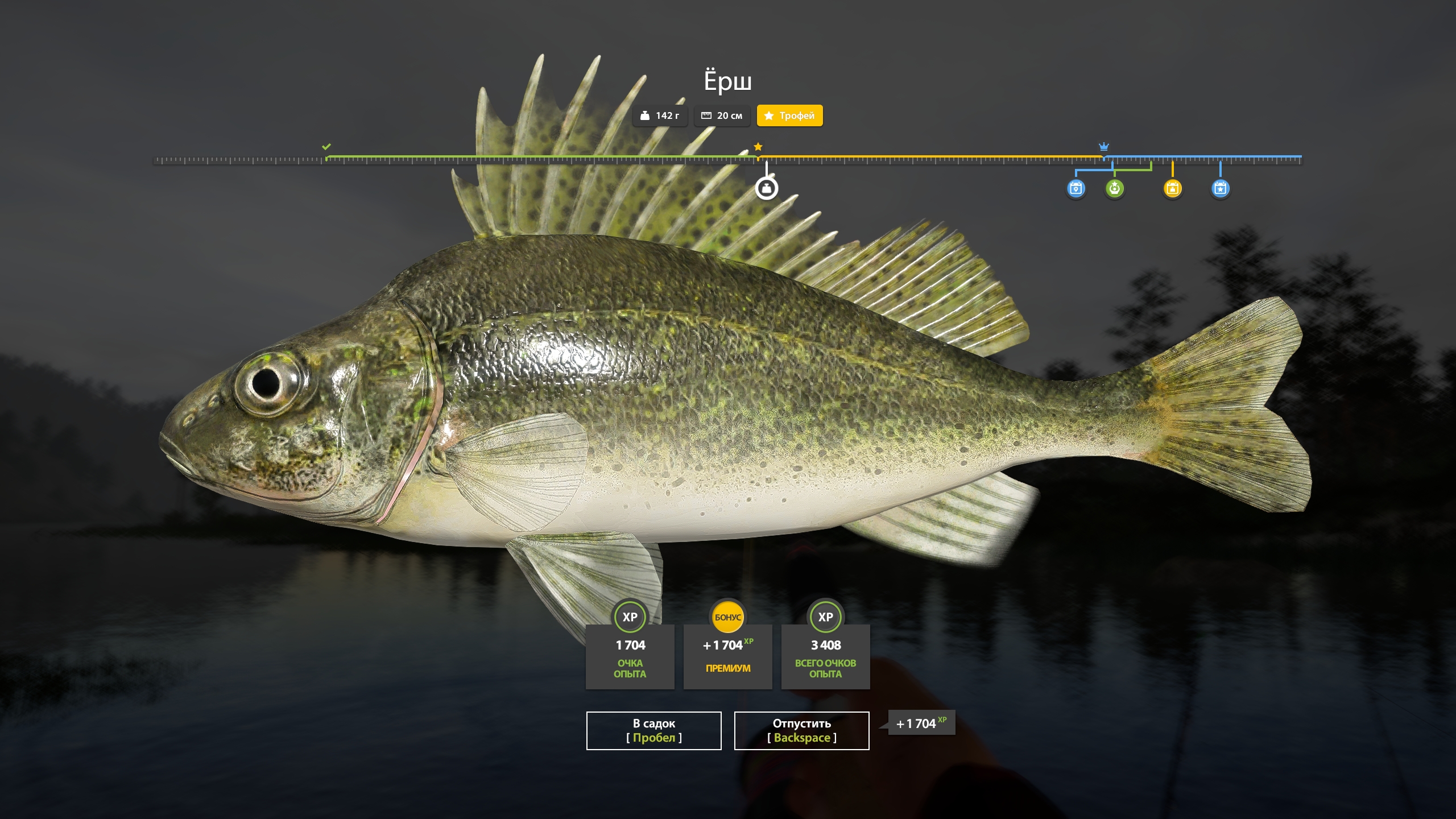Select the Трофей badge
This screenshot has height=819, width=1456.
[x=790, y=116]
